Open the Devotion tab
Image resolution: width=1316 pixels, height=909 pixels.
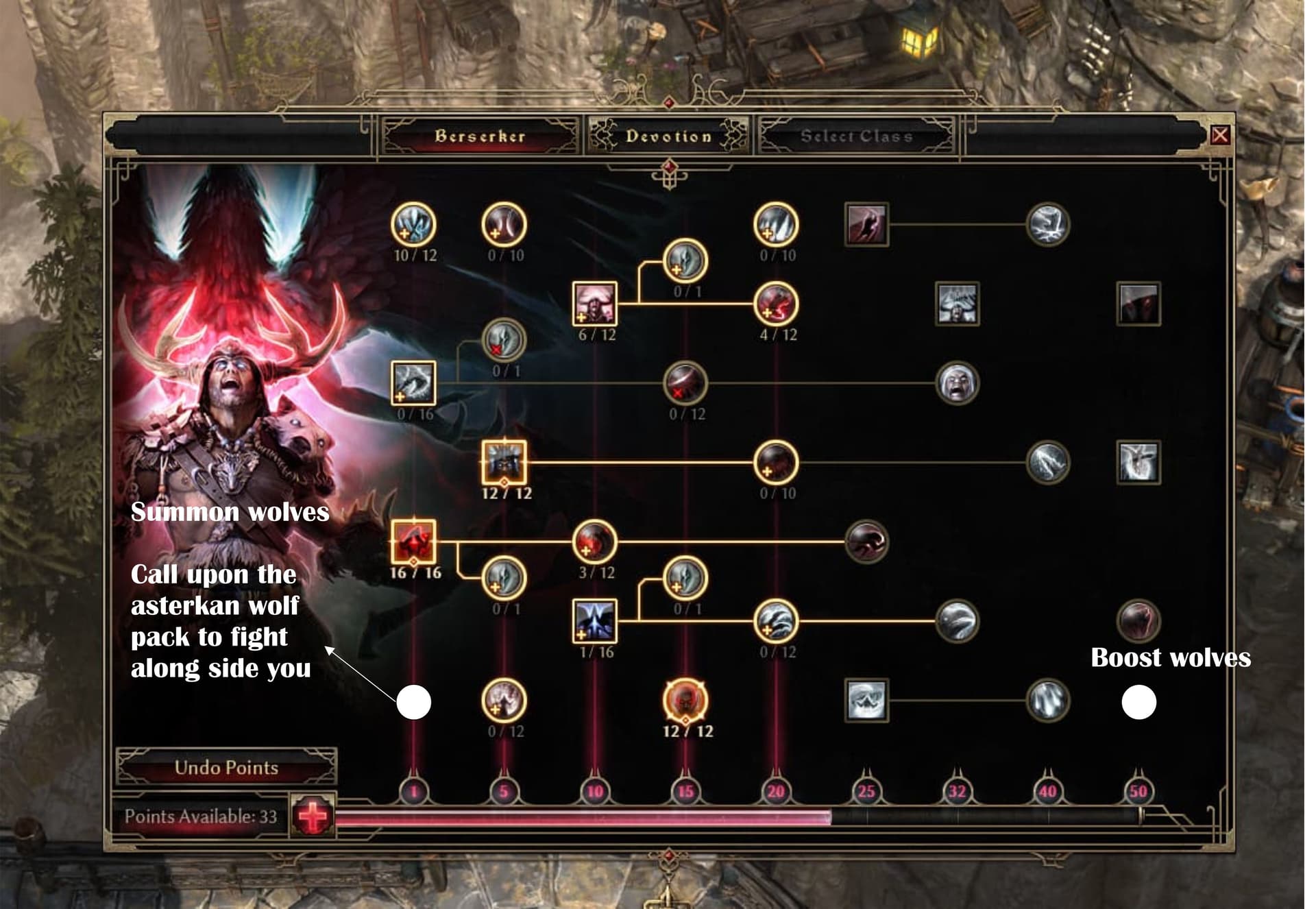coord(668,136)
